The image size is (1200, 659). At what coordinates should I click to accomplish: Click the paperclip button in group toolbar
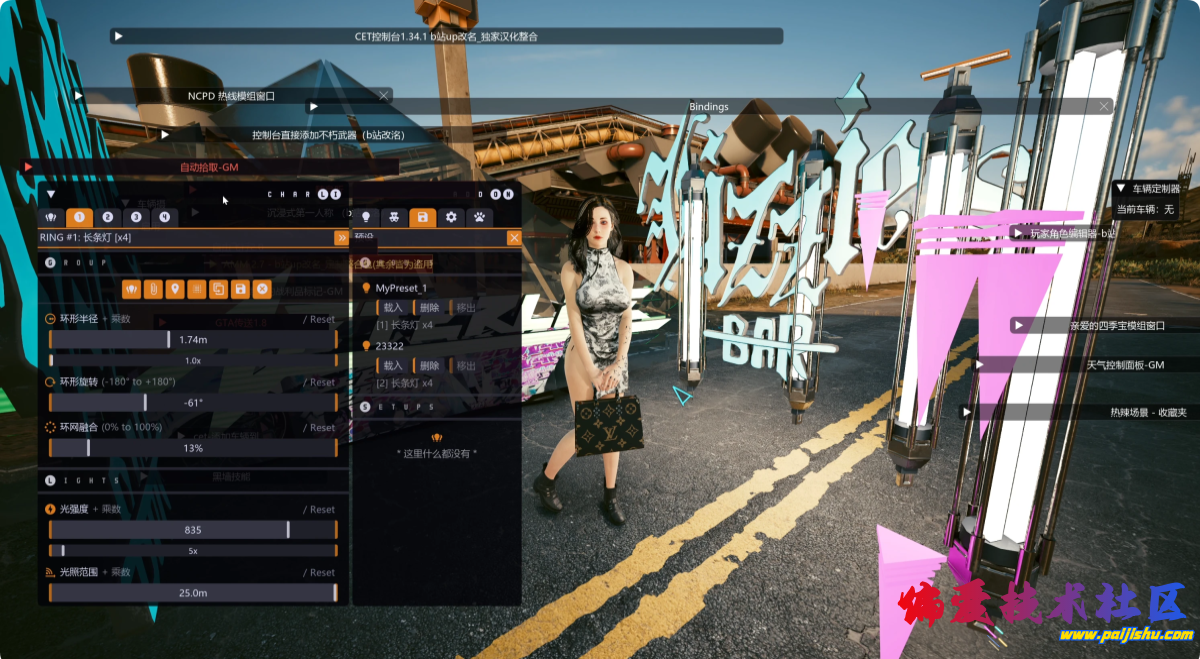(x=153, y=289)
